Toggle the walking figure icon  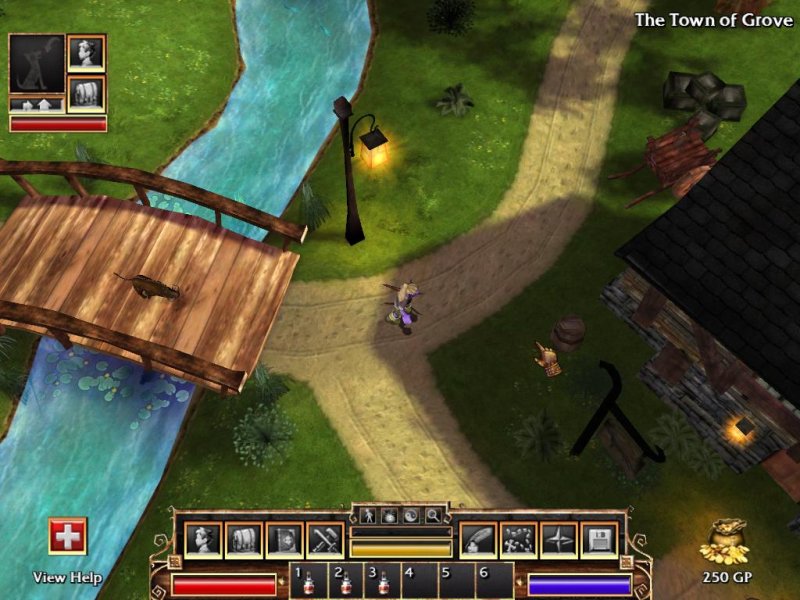point(367,516)
